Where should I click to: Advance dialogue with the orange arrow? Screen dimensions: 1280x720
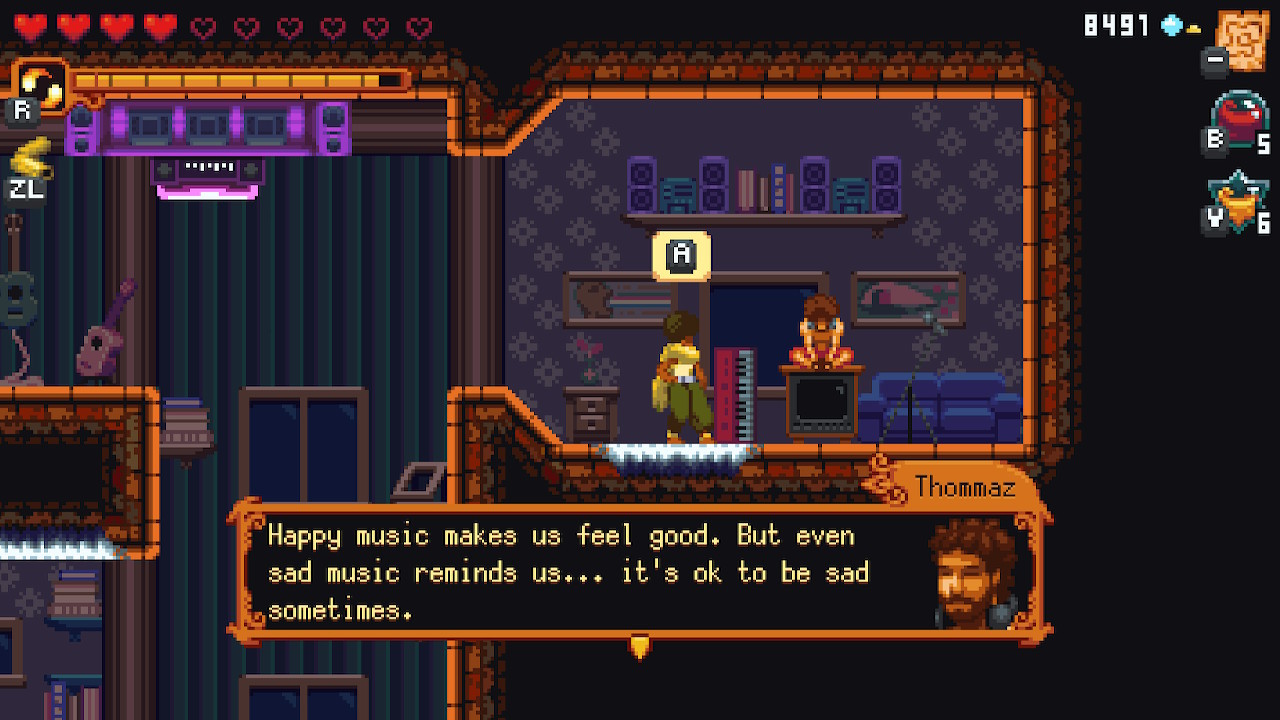[x=640, y=648]
